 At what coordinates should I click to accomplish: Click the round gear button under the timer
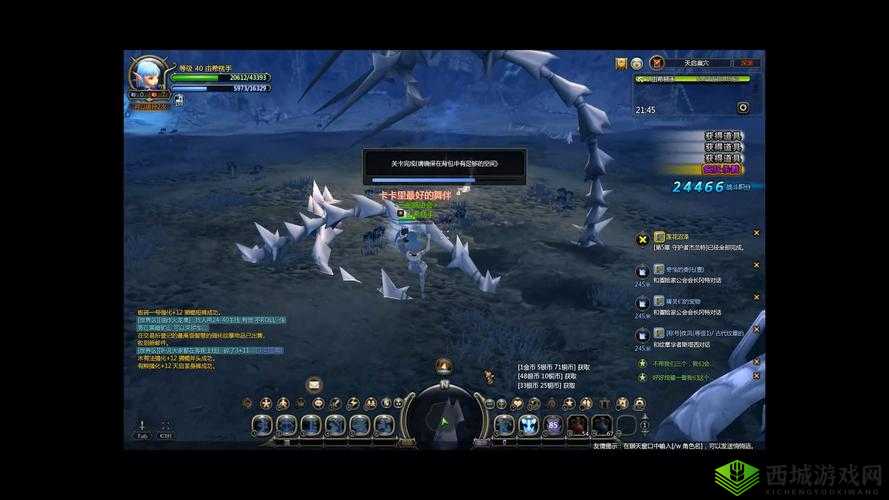[x=743, y=108]
